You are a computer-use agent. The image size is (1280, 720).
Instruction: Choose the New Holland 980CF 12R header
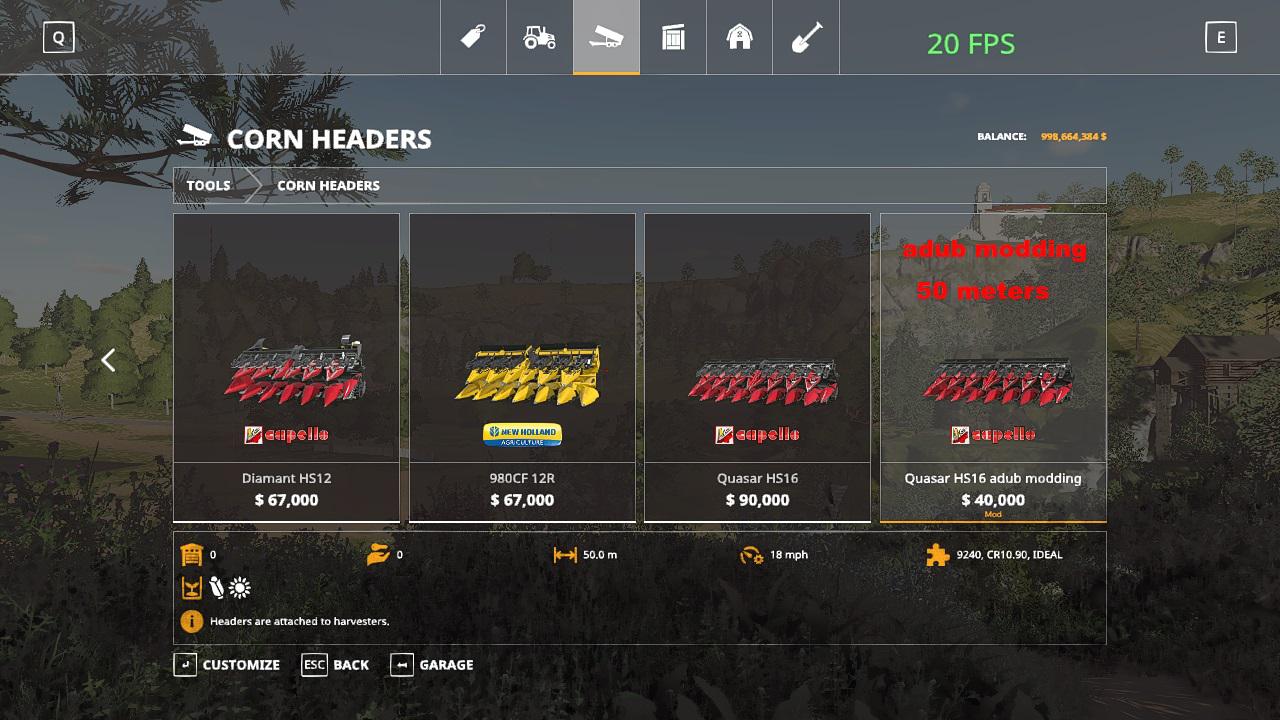522,367
